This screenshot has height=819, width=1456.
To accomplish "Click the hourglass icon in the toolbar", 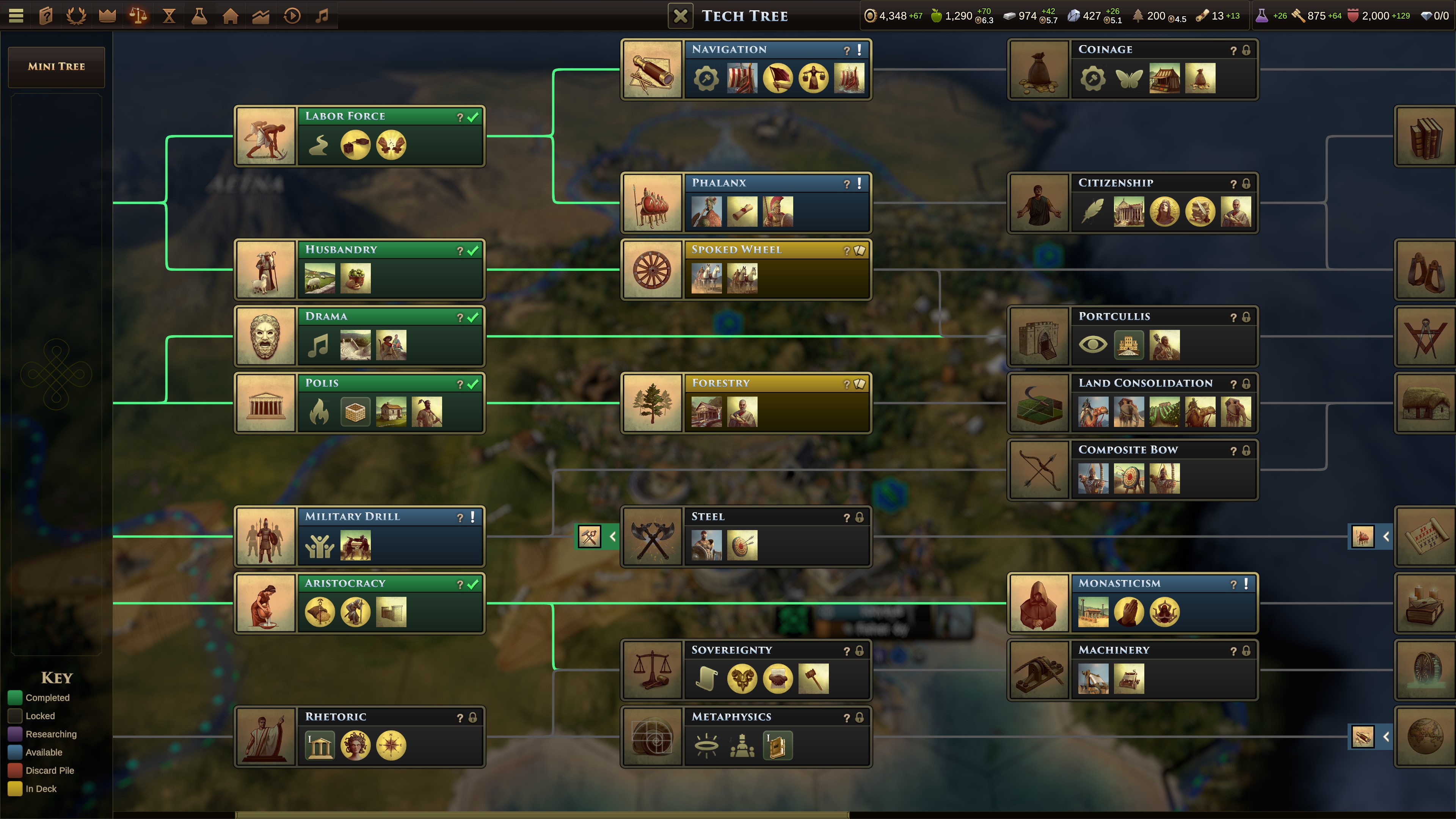I will tap(168, 15).
